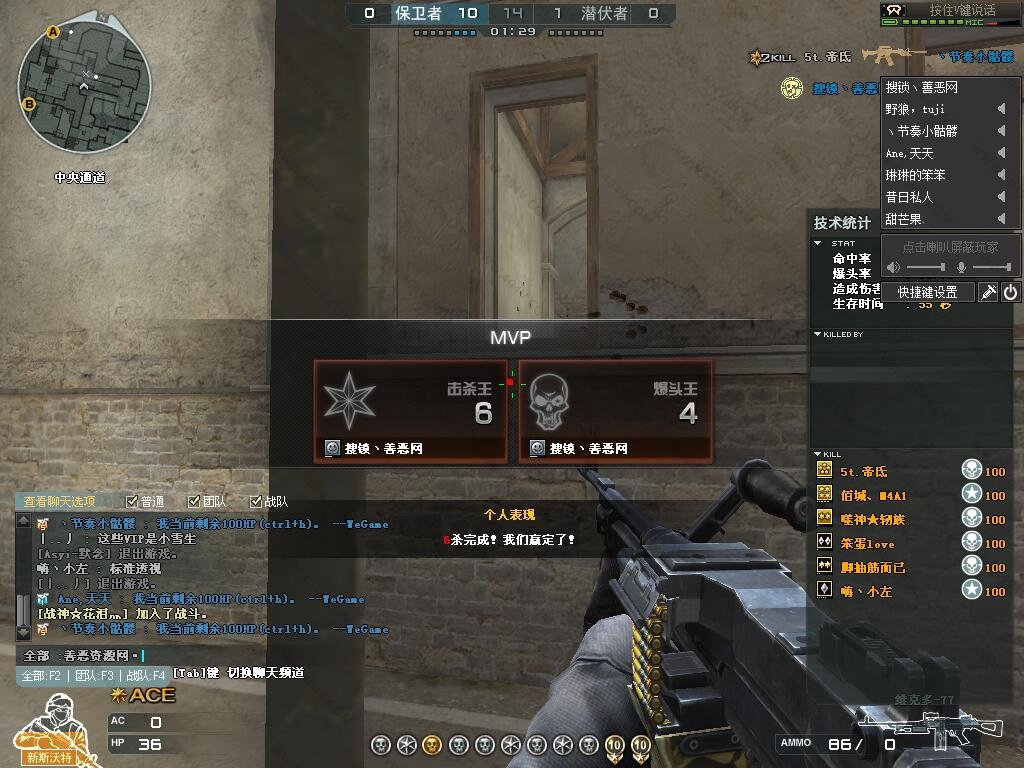Mute player 甜芒果 speaker icon
Viewport: 1024px width, 768px height.
[x=1001, y=219]
